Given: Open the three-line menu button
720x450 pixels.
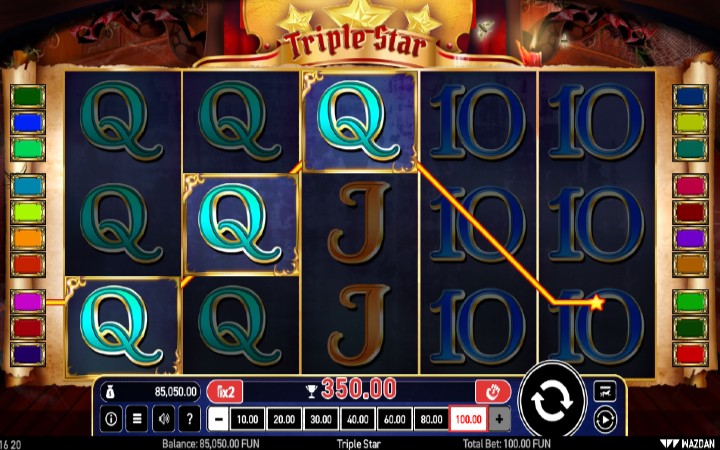Looking at the screenshot, I should coord(137,419).
